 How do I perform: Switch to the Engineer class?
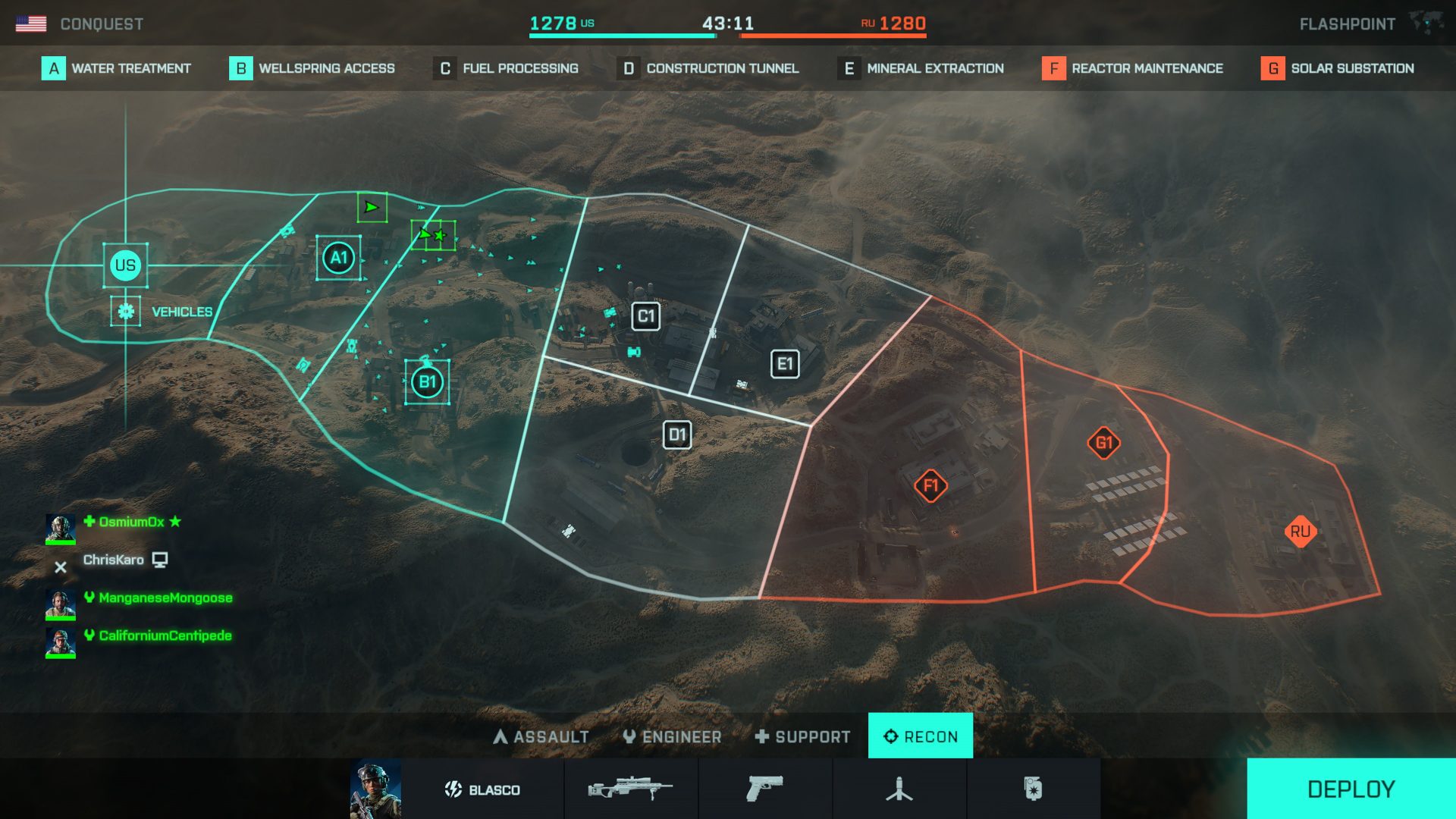click(673, 736)
